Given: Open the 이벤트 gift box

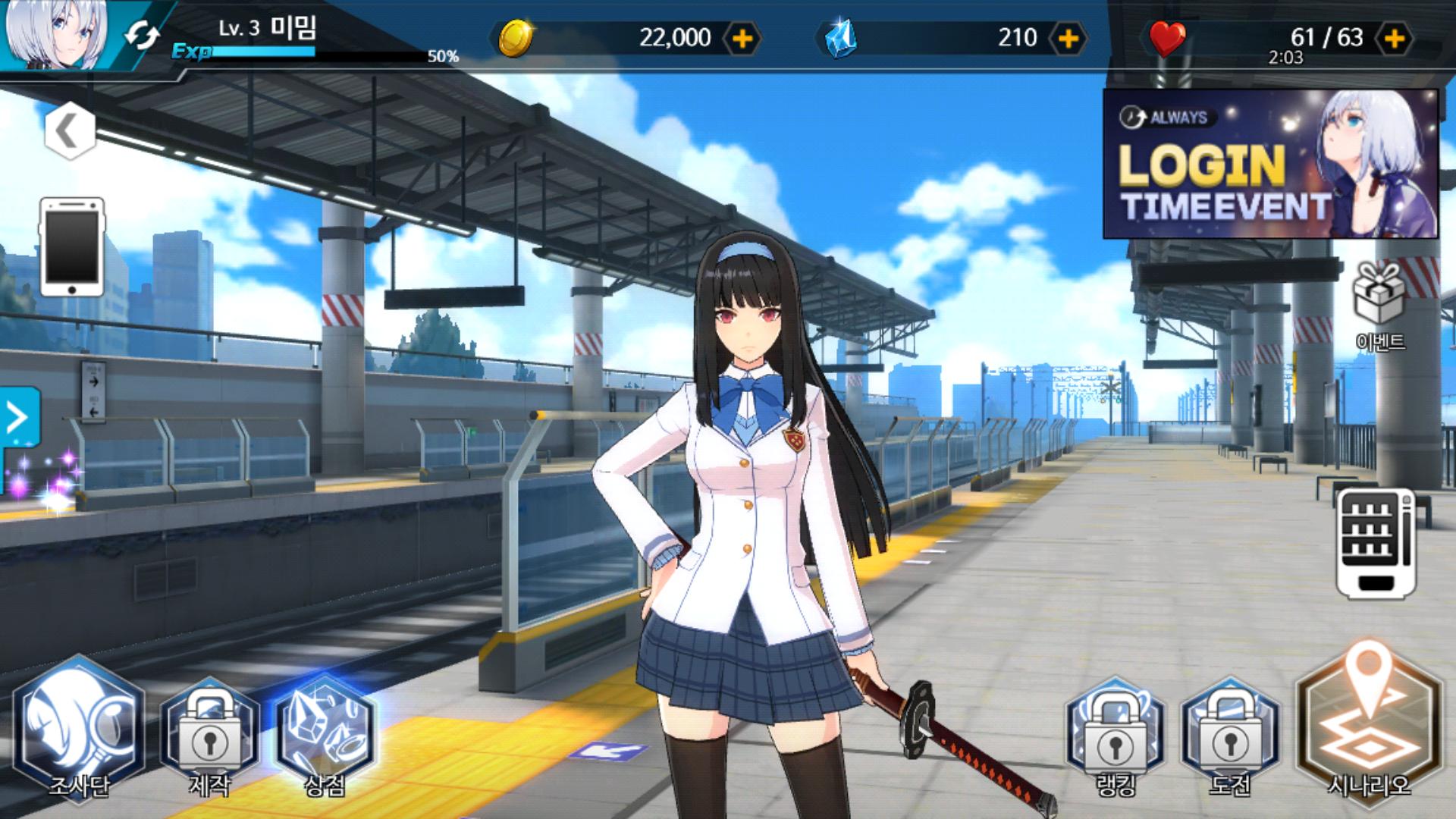Looking at the screenshot, I should click(1380, 303).
